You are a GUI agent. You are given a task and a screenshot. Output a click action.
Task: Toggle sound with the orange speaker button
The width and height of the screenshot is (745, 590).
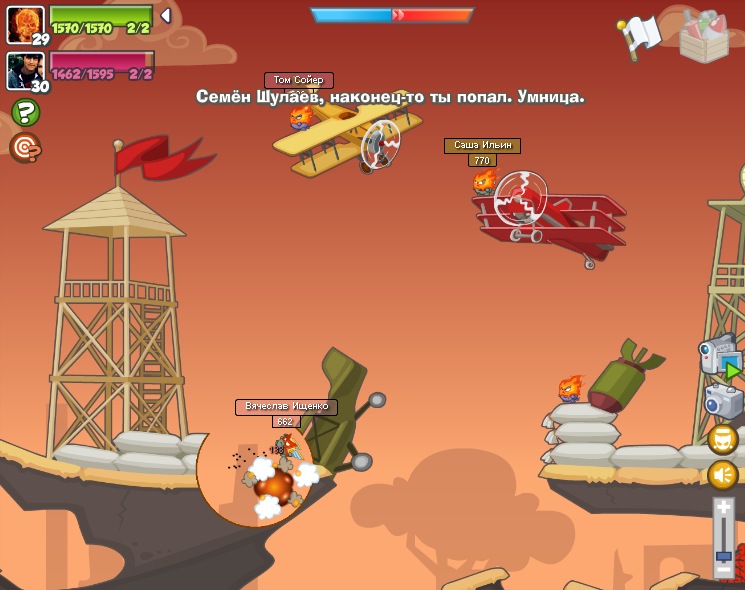(x=723, y=475)
